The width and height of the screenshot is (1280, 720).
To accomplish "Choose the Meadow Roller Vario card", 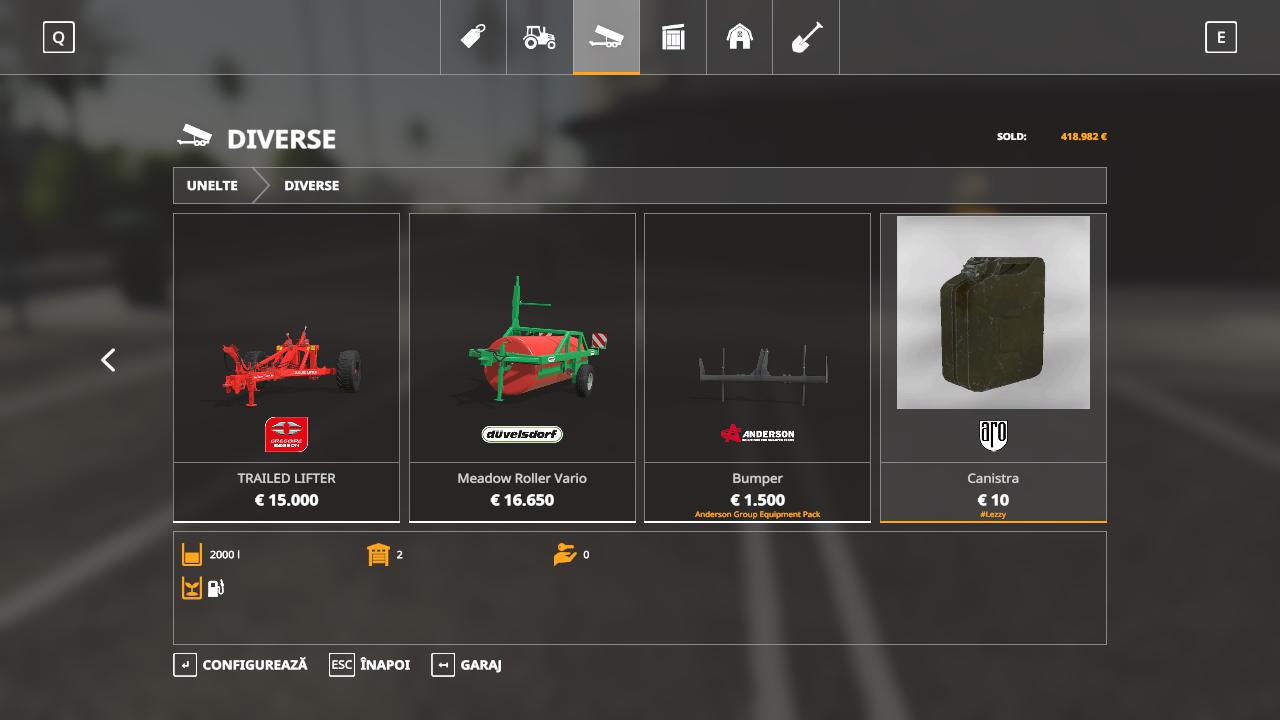I will (522, 367).
